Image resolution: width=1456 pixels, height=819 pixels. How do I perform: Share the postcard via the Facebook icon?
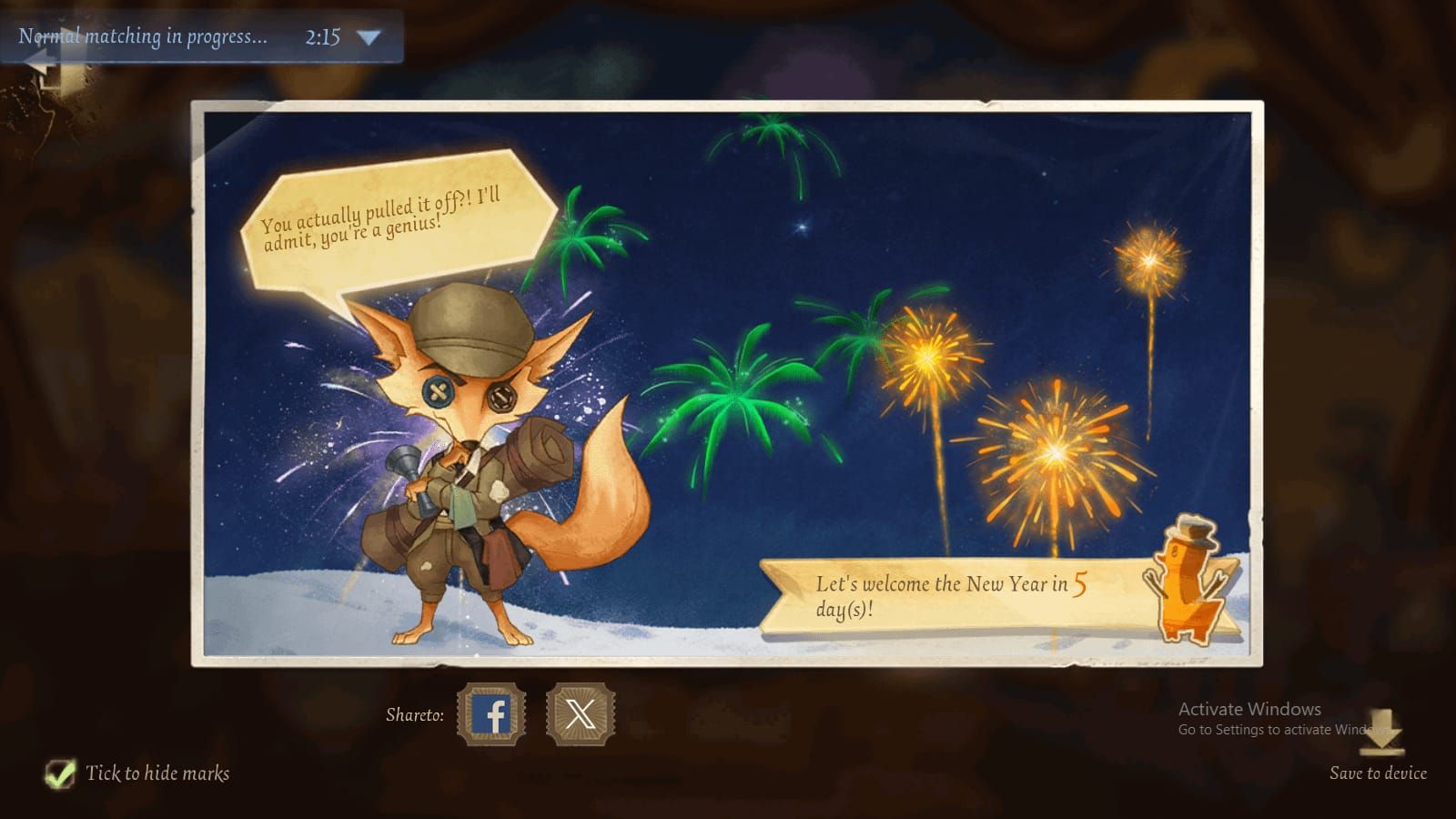491,715
